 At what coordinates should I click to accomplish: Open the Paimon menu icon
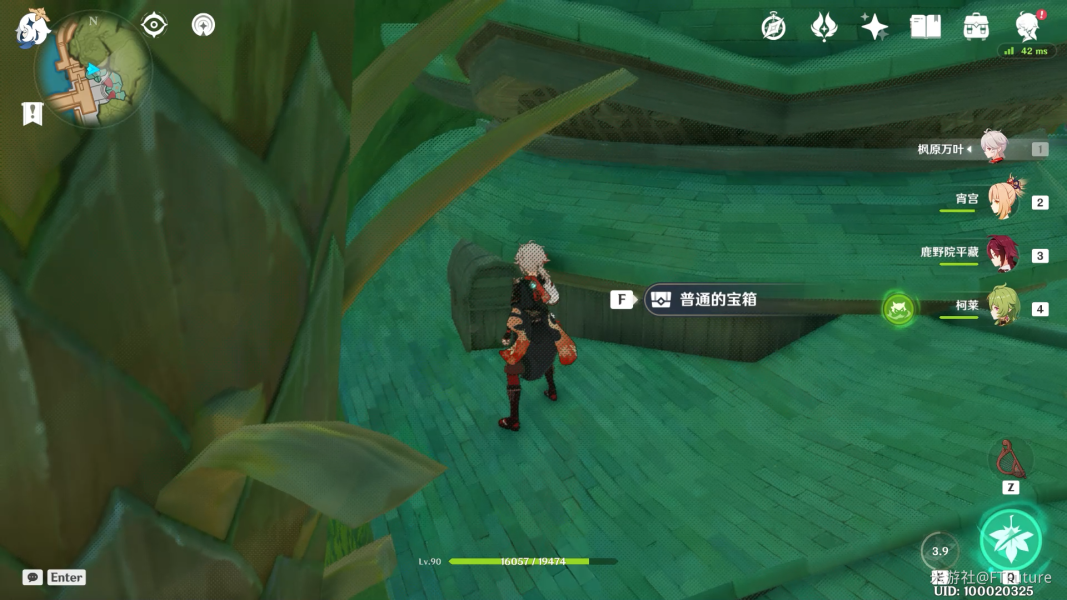[x=32, y=27]
